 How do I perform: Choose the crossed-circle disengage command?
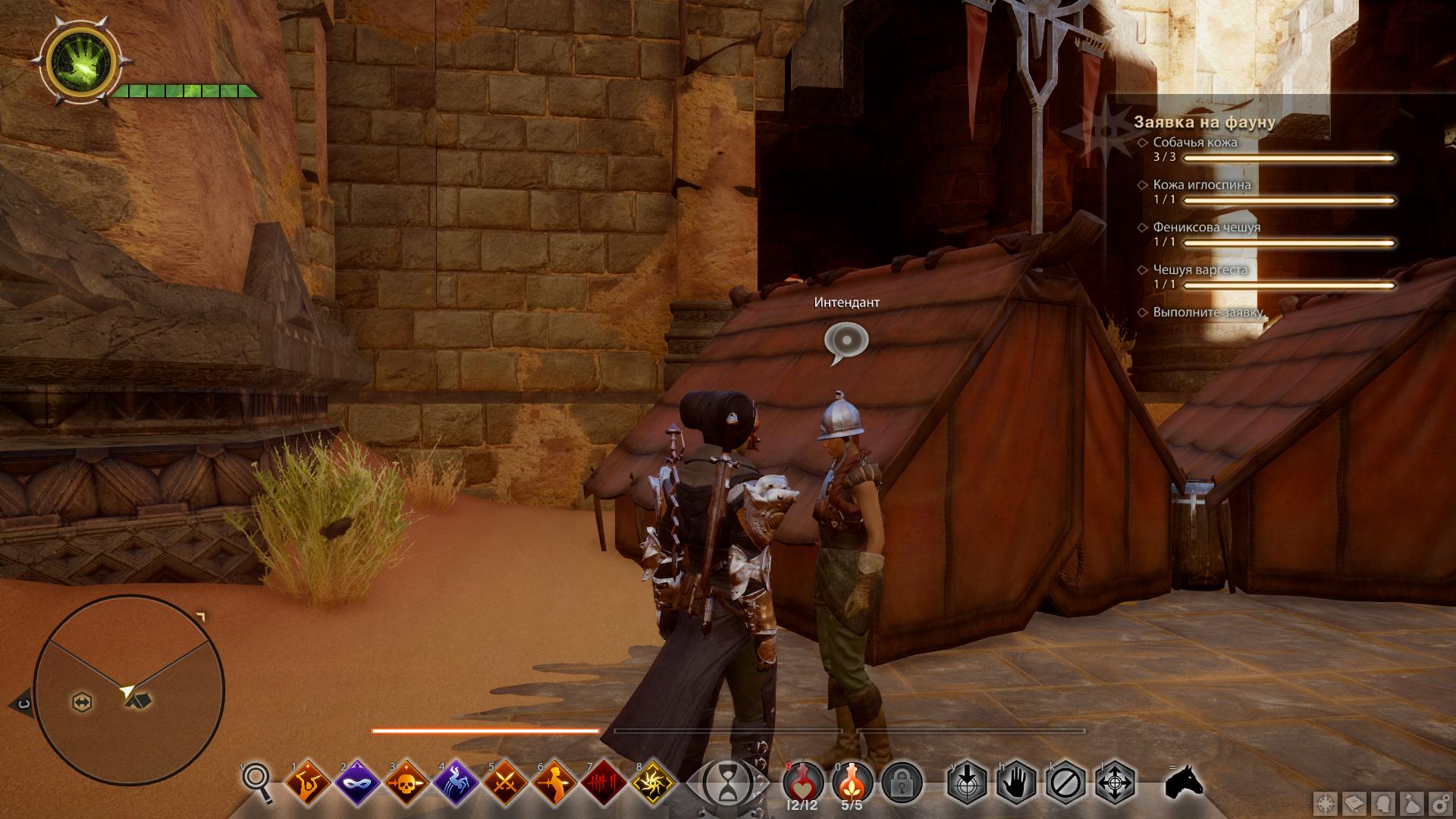1065,782
